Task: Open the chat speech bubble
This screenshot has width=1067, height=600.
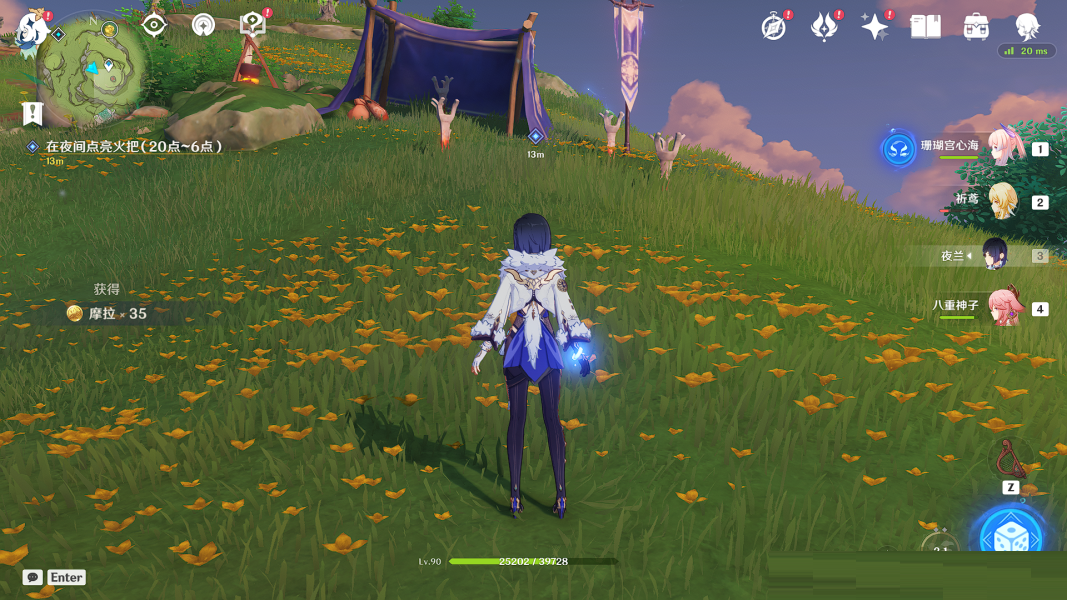Action: (x=33, y=577)
